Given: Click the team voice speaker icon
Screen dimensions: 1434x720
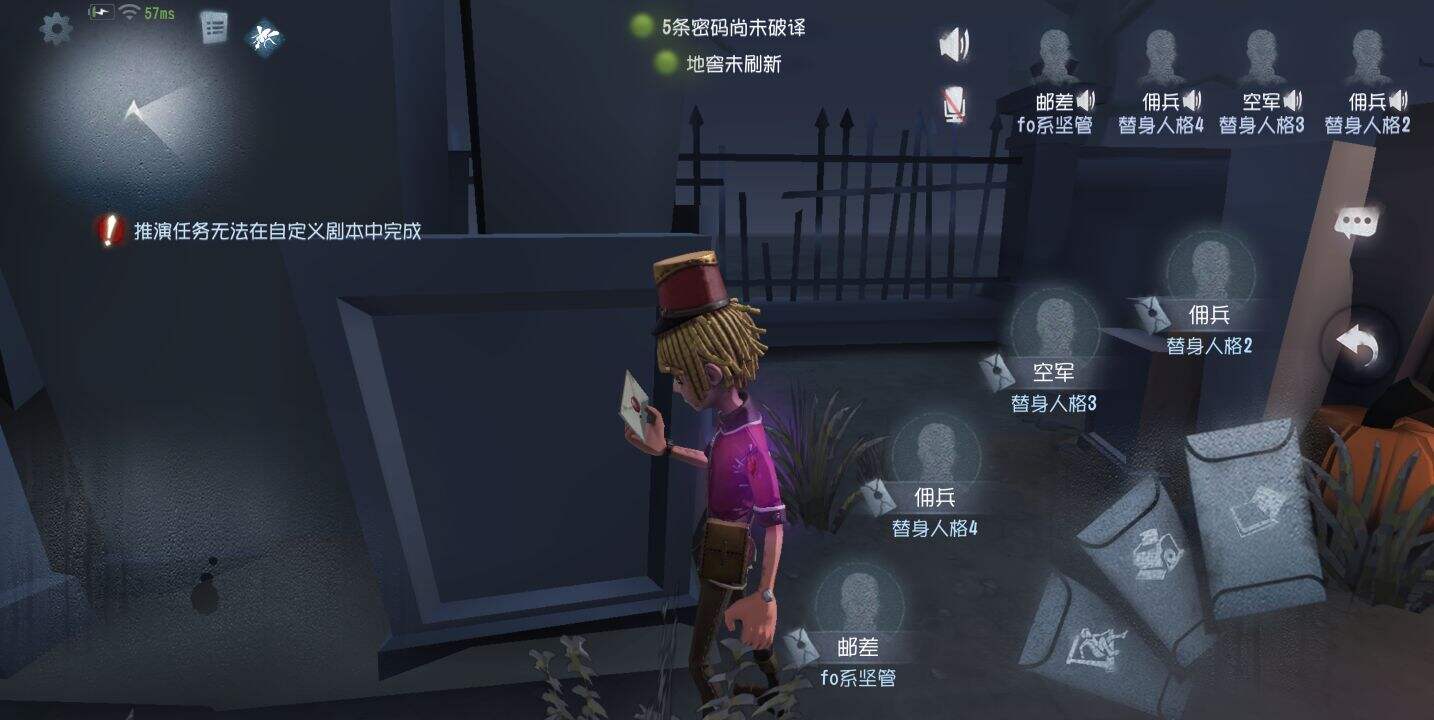Looking at the screenshot, I should pos(955,44).
